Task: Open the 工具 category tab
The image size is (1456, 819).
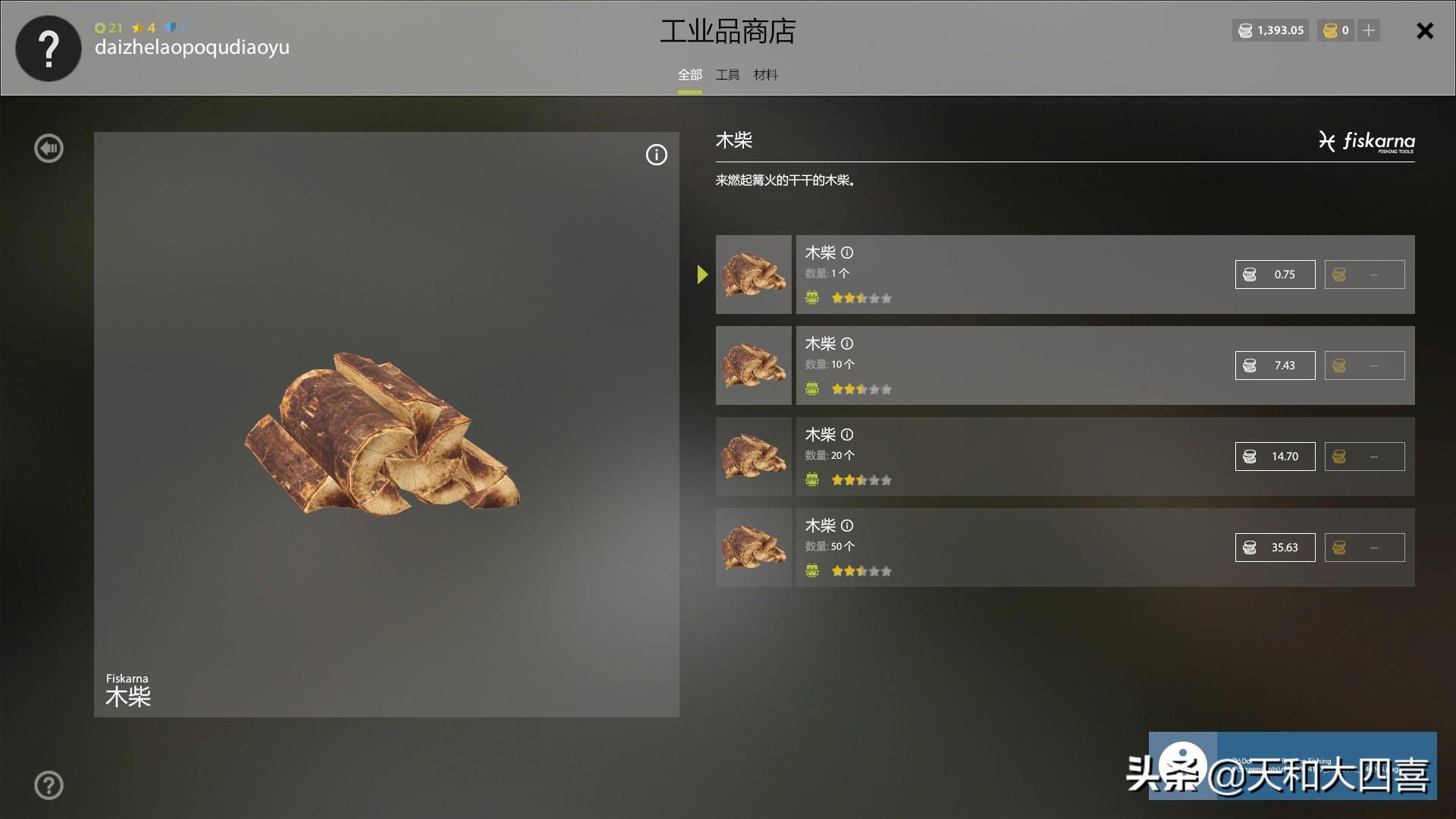Action: [x=727, y=75]
